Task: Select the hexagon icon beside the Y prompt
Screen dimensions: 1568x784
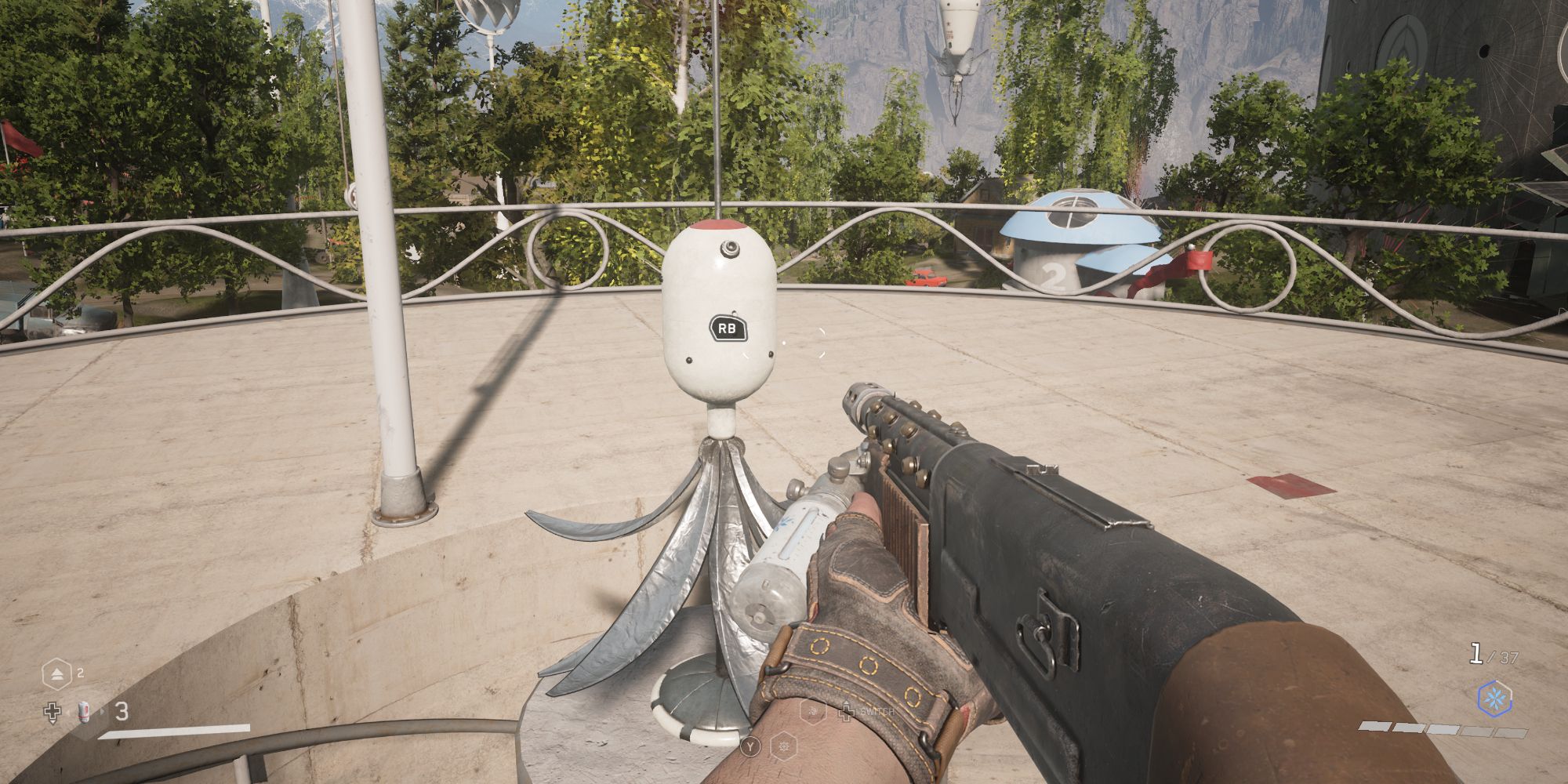Action: click(x=784, y=746)
